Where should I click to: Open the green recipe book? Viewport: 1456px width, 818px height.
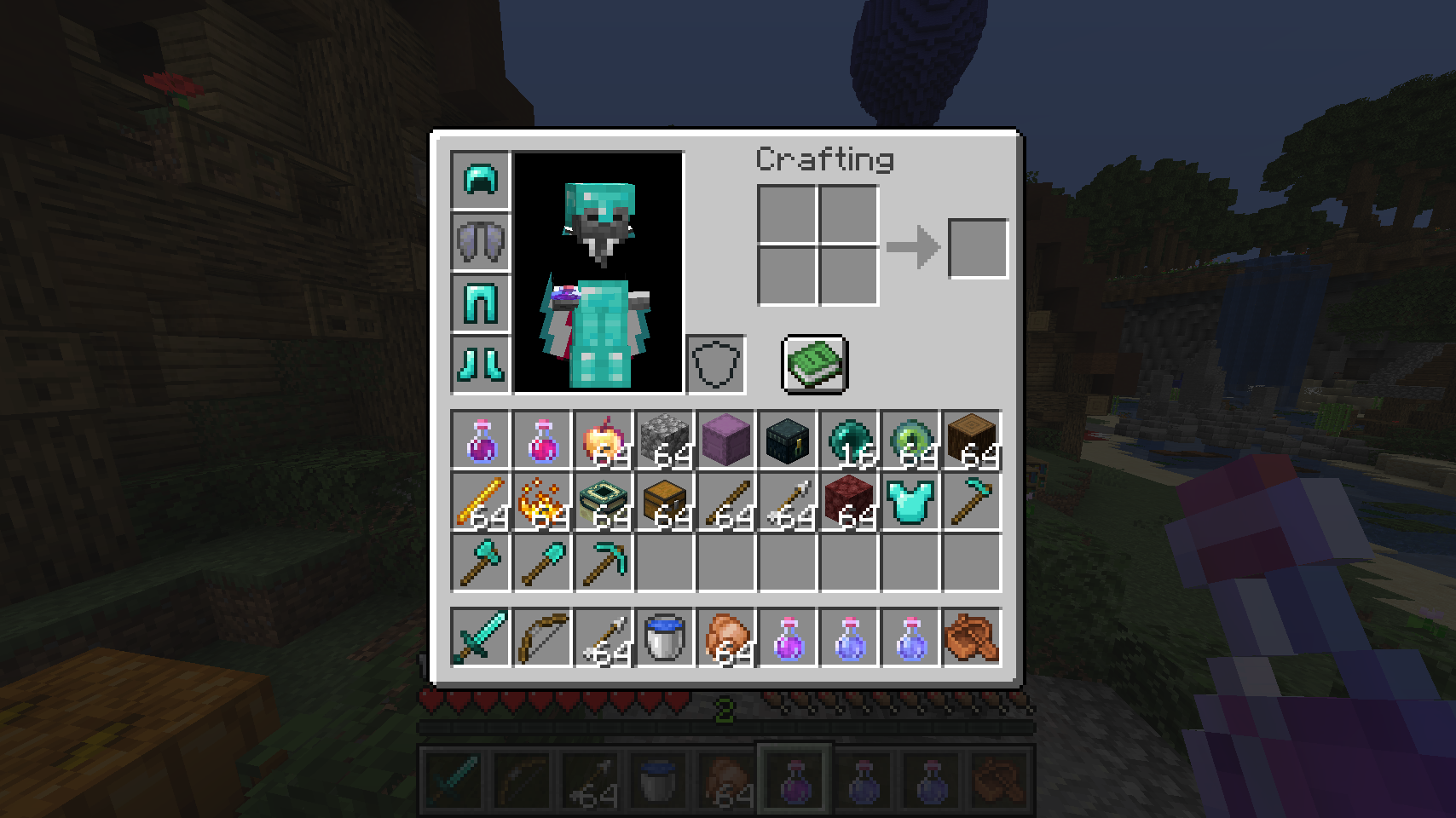click(x=812, y=365)
